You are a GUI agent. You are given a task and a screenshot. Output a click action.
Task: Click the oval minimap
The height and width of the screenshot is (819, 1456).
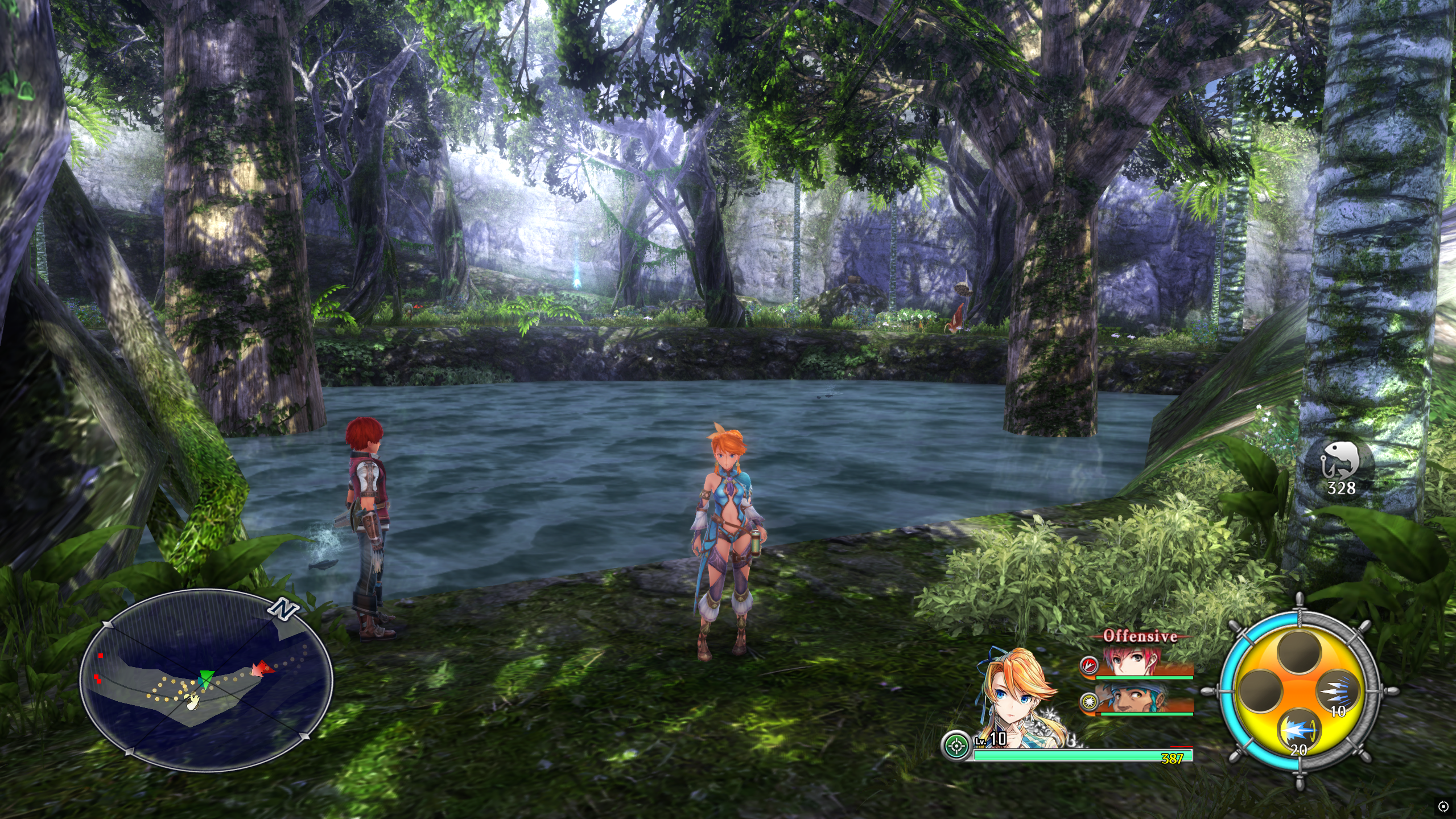pyautogui.click(x=206, y=680)
